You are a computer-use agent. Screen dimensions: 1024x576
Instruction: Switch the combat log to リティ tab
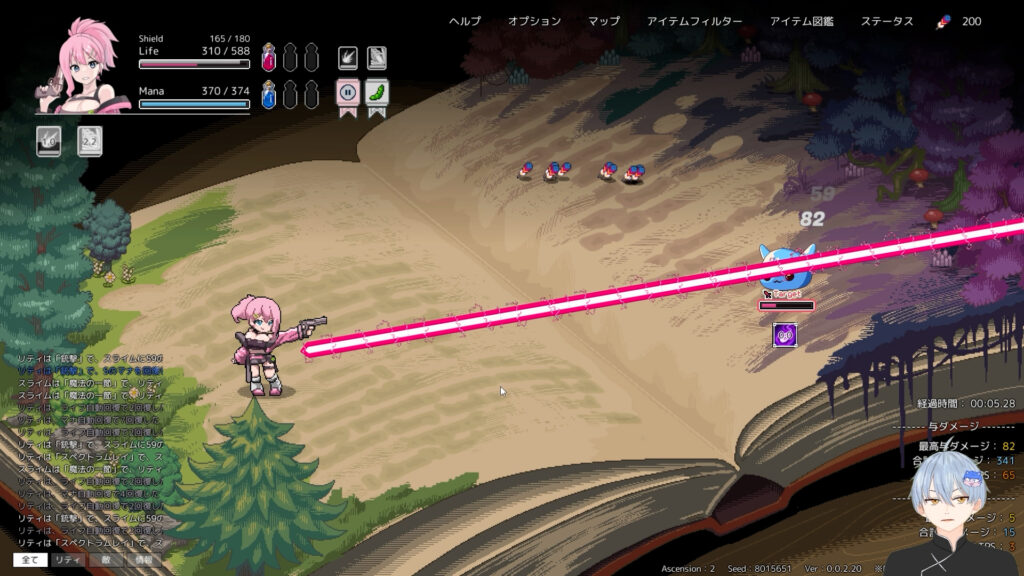pyautogui.click(x=68, y=560)
